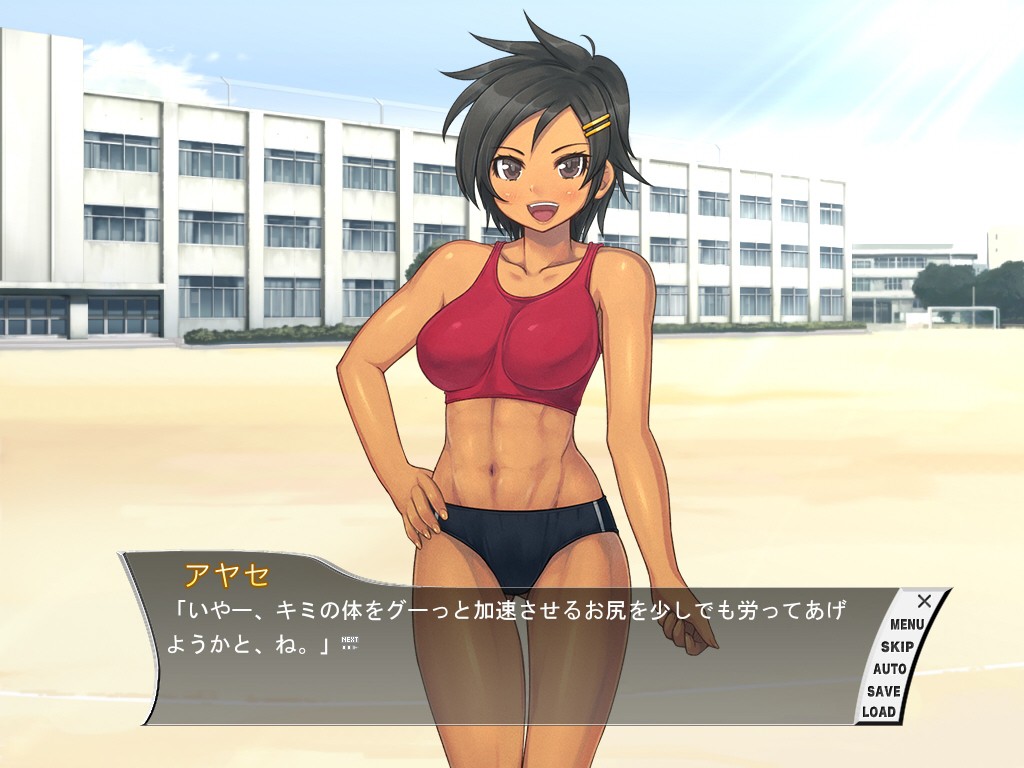
Task: Open the SAVE screen
Action: (x=884, y=690)
